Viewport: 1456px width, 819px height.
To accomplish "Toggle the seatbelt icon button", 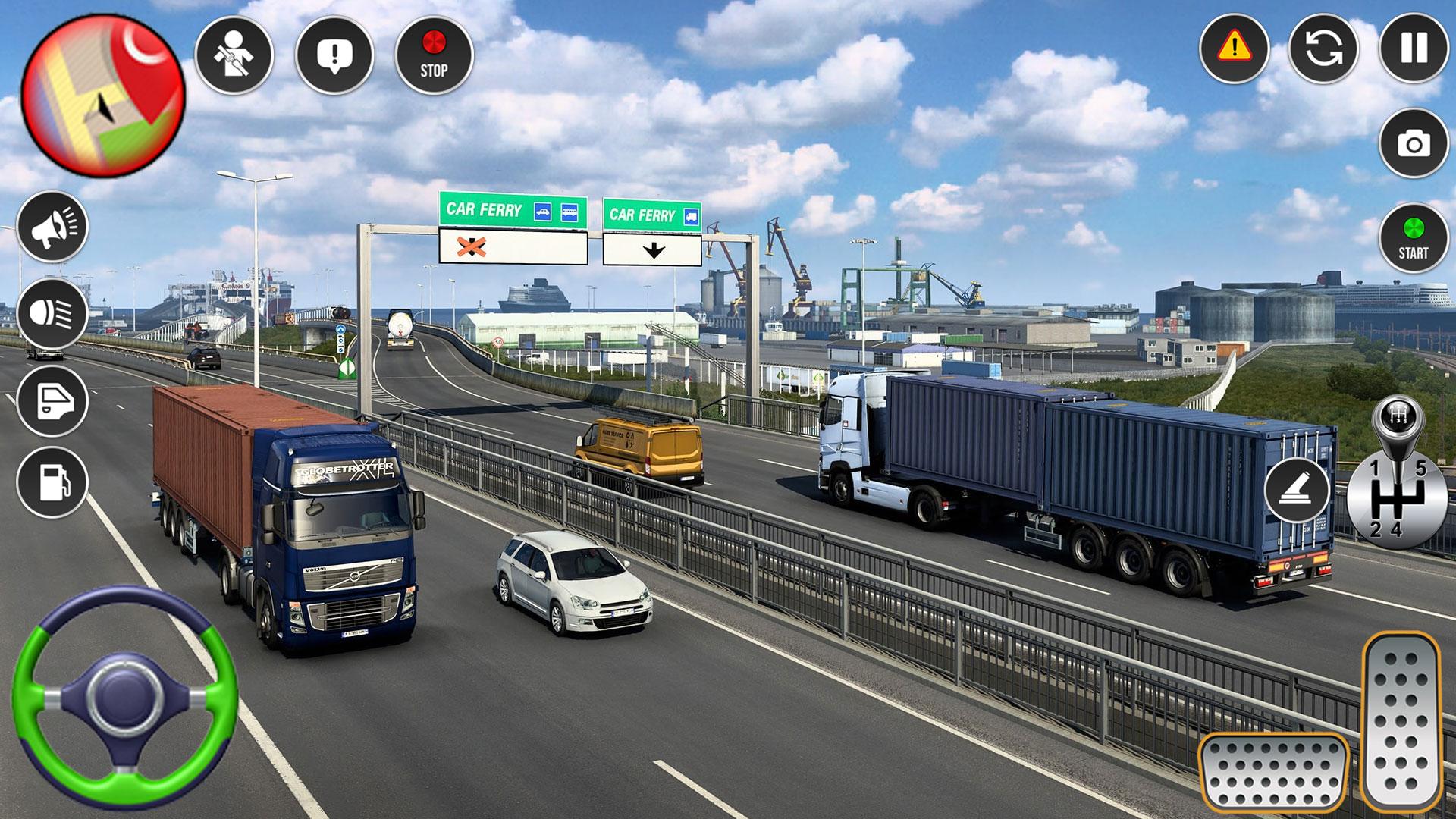I will tap(234, 55).
